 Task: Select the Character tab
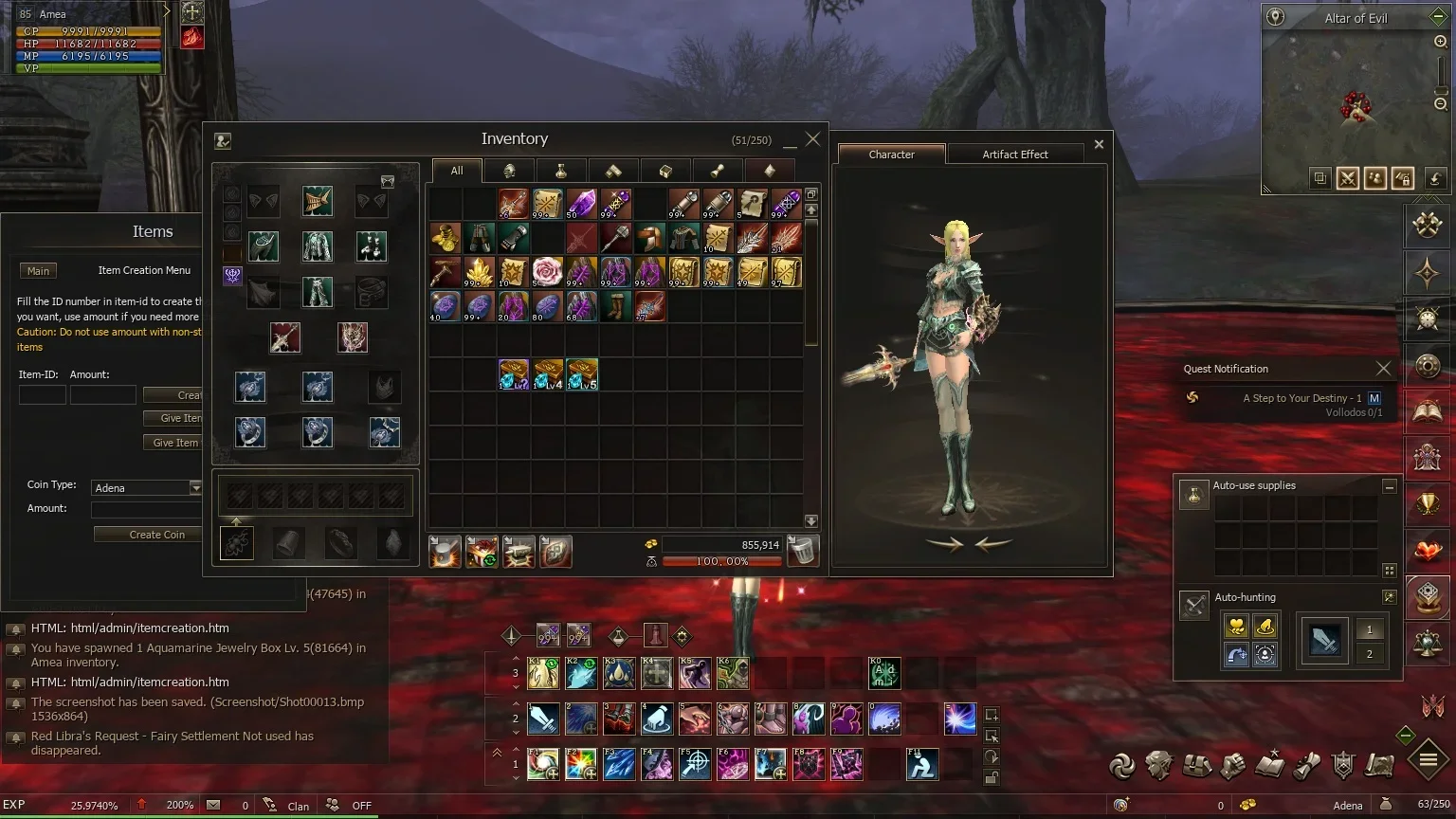coord(891,155)
